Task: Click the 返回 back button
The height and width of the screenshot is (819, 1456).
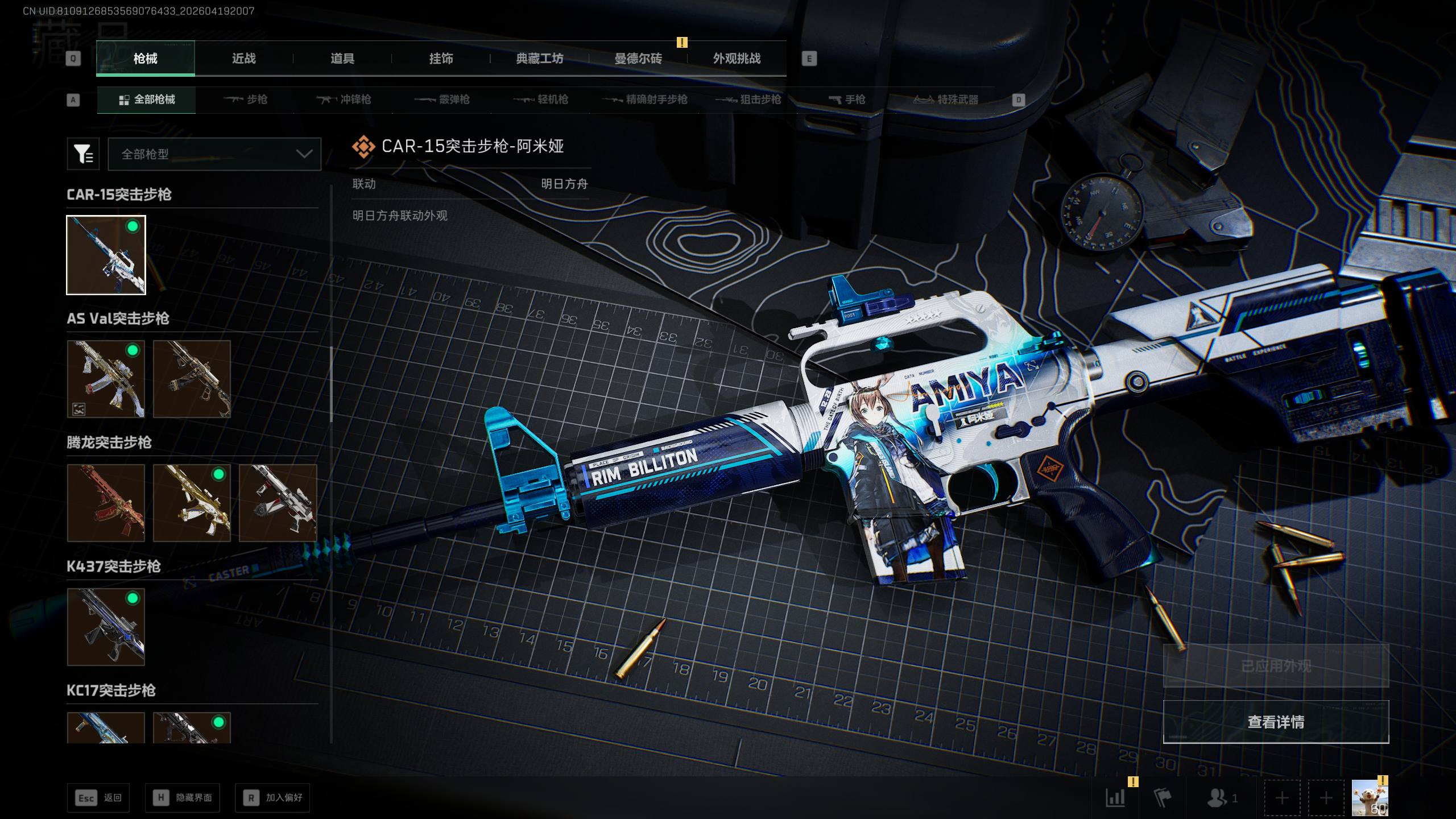Action: tap(99, 797)
